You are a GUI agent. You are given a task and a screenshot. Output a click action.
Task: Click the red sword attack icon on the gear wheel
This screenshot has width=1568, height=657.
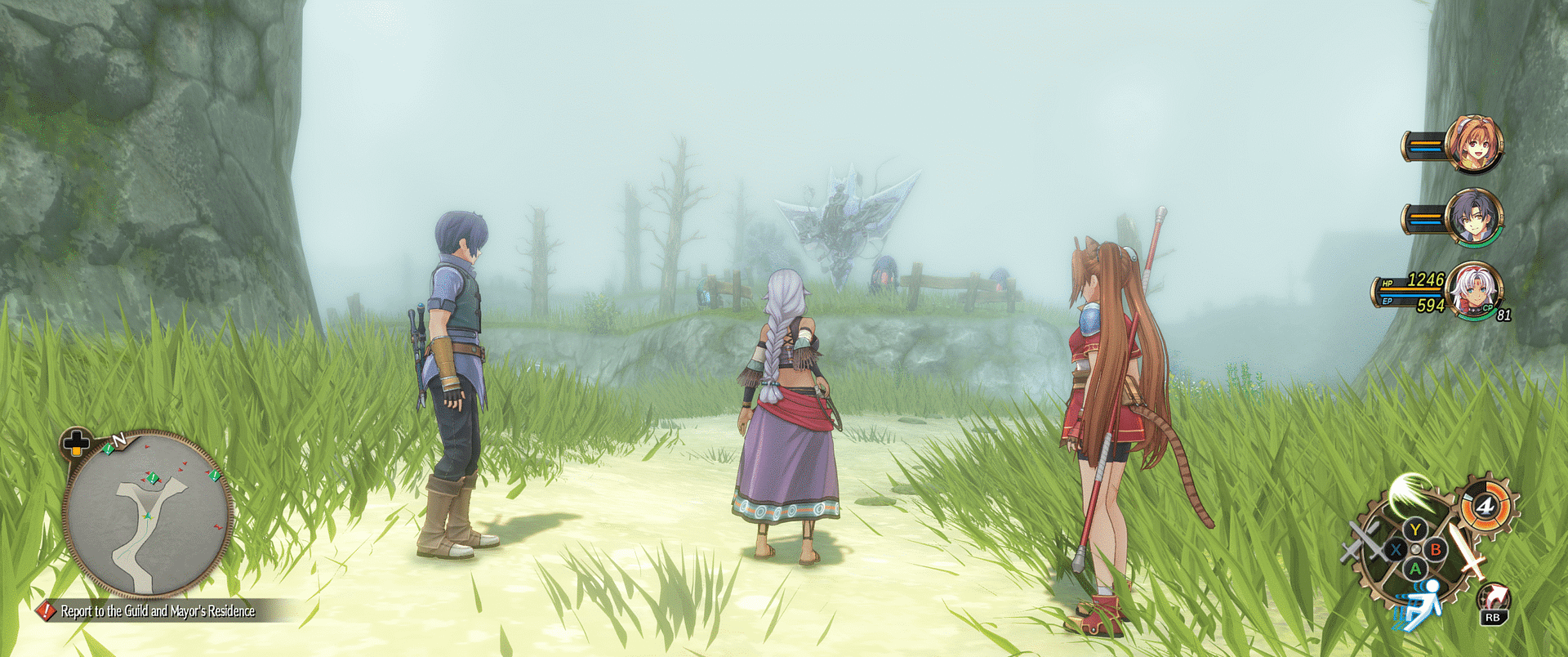1468,549
